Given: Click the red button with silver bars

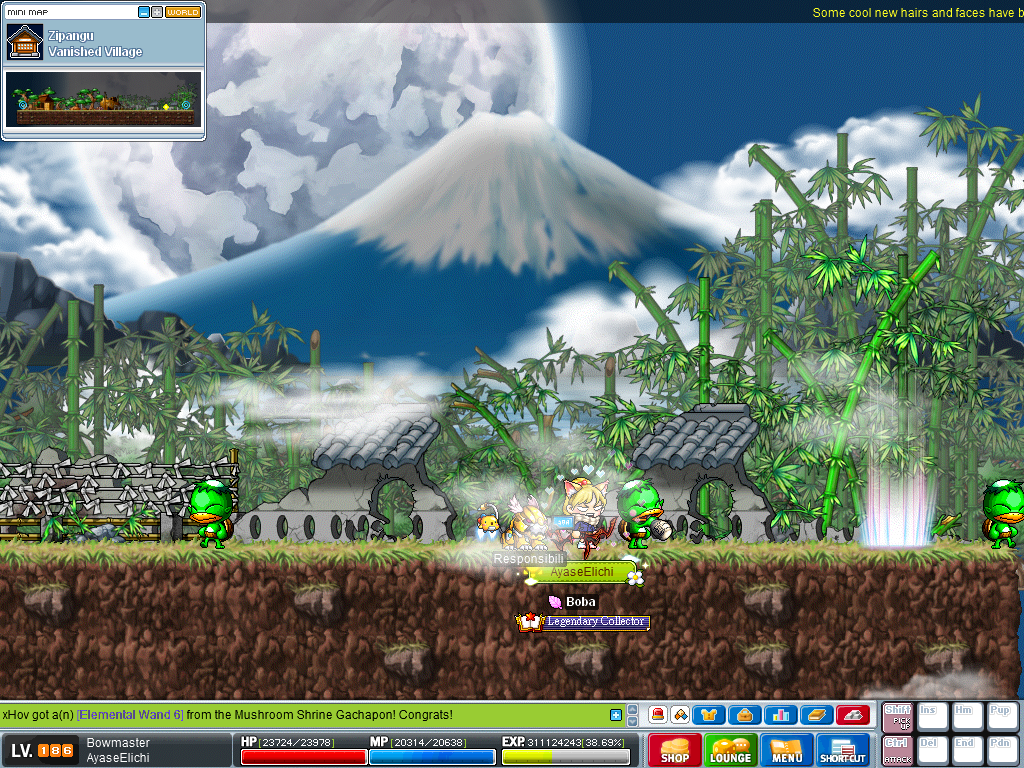Looking at the screenshot, I should tap(852, 715).
